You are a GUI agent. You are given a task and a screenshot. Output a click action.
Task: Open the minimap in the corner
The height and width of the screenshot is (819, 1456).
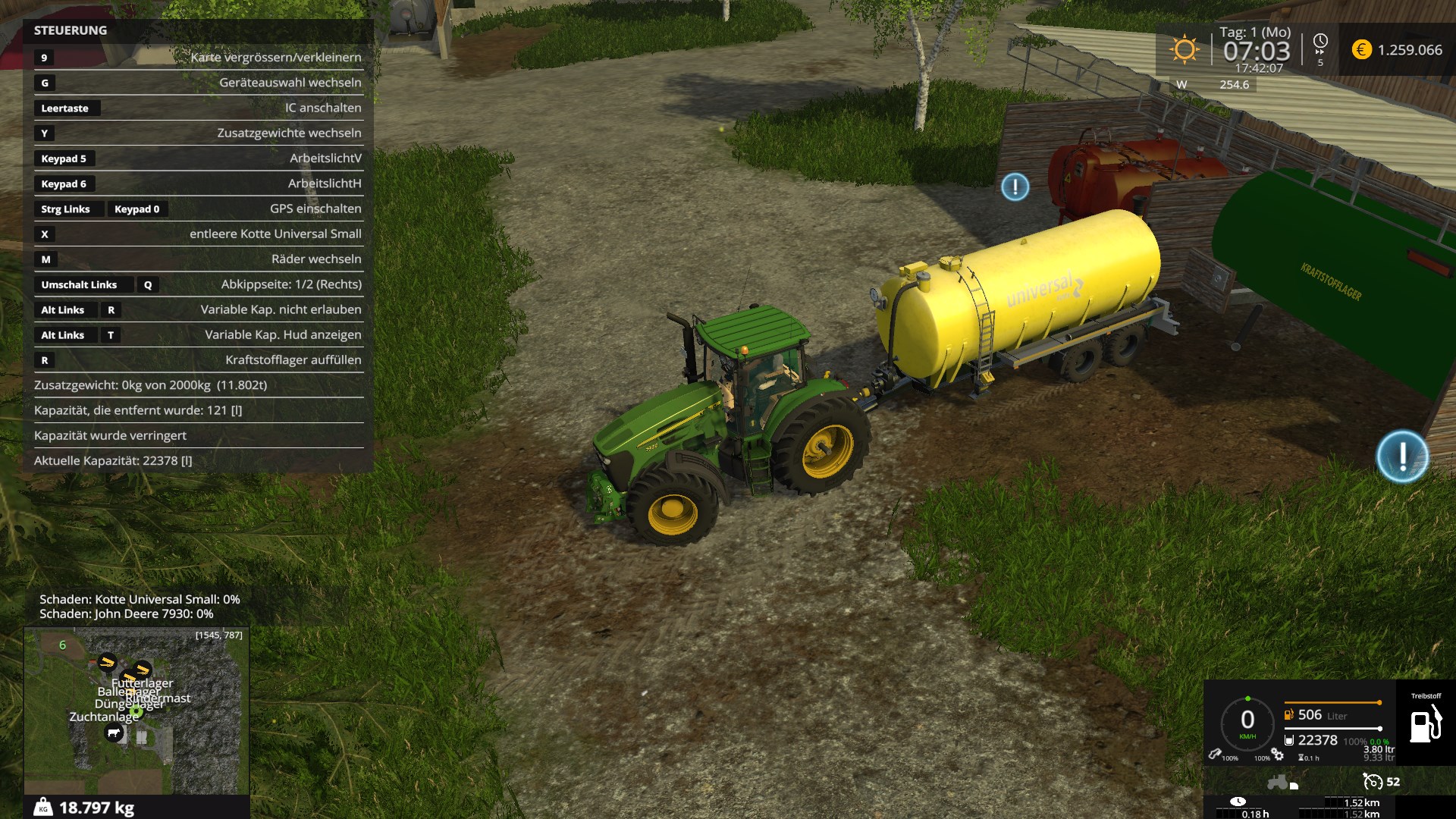coord(136,710)
